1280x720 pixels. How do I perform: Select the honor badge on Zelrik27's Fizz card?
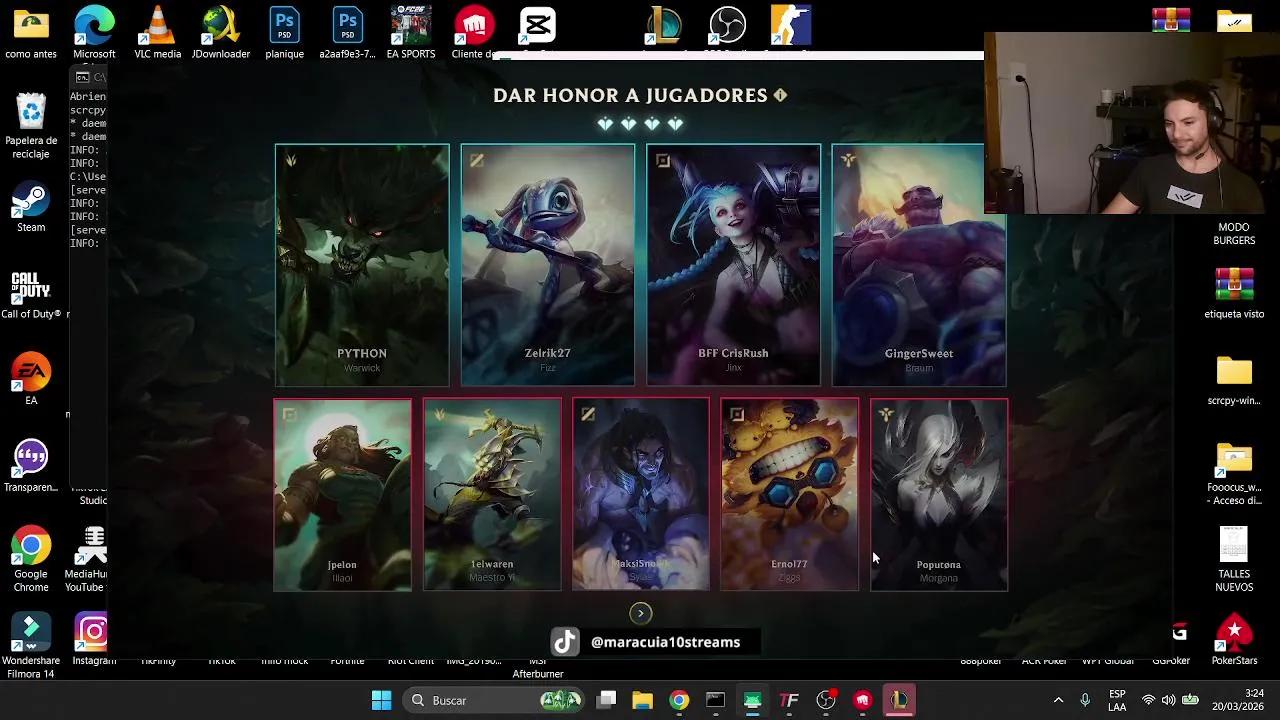click(x=476, y=160)
